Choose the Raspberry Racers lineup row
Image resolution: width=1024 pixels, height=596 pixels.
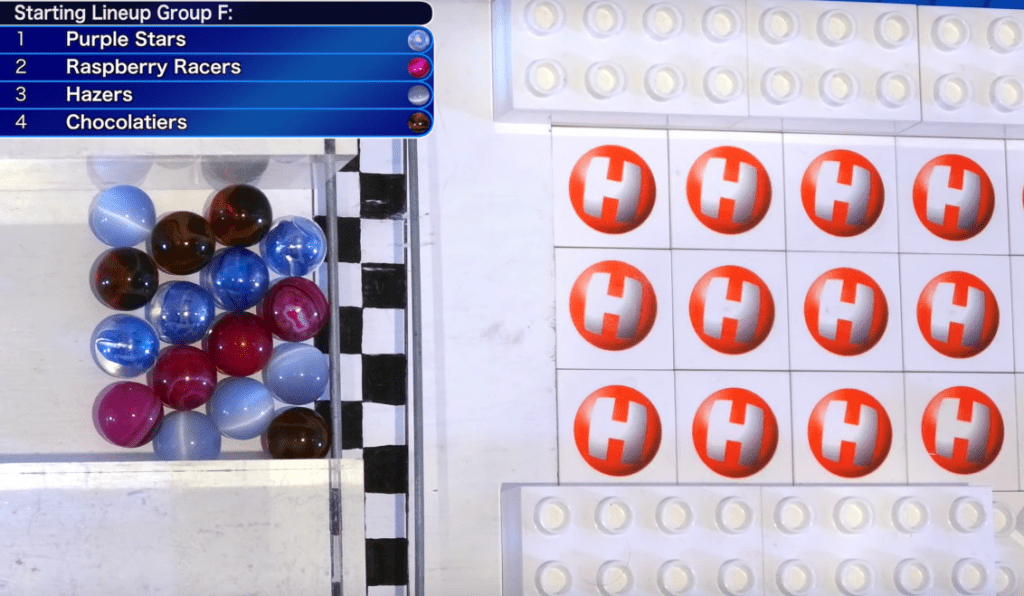[216, 67]
